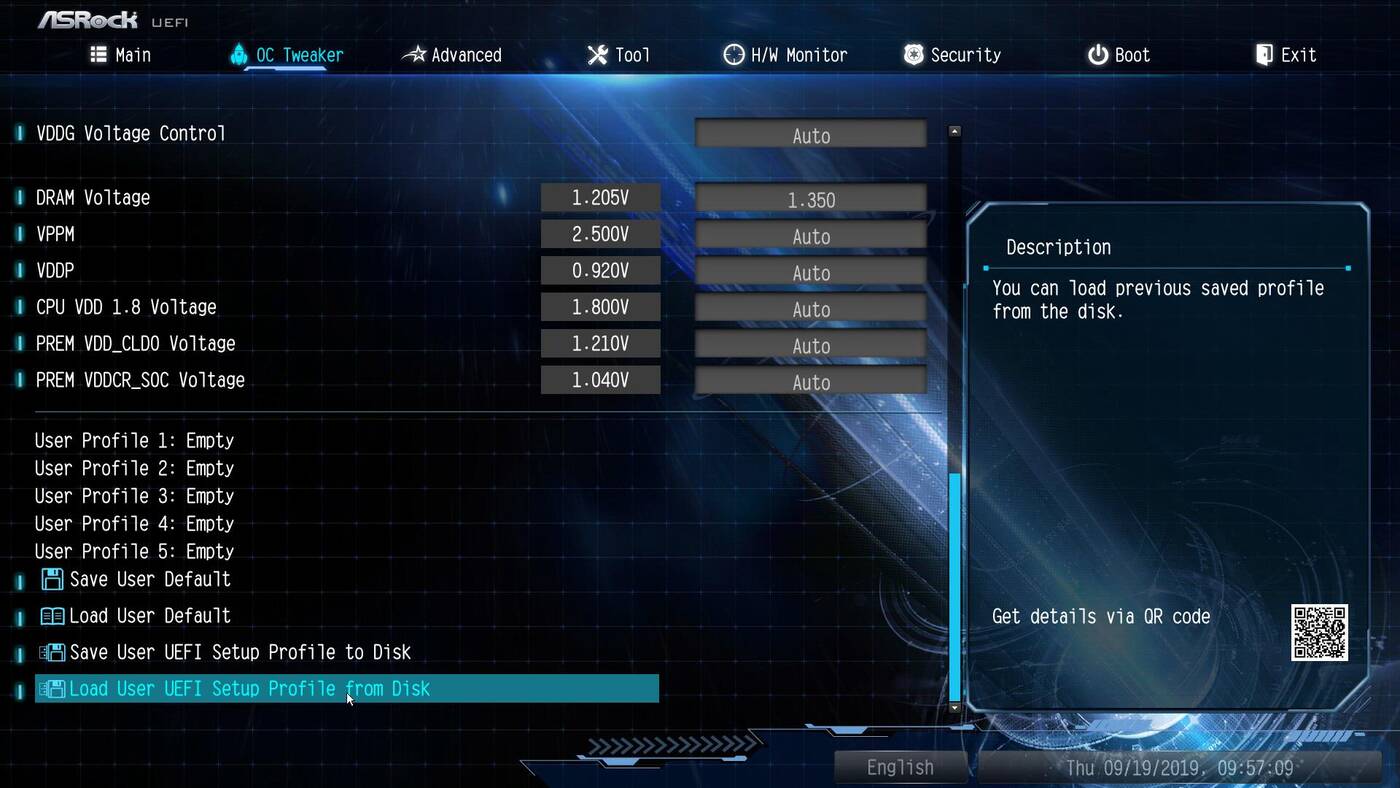Screen dimensions: 1400x788
Task: Open the VDDG Voltage Control dropdown
Action: click(x=810, y=135)
